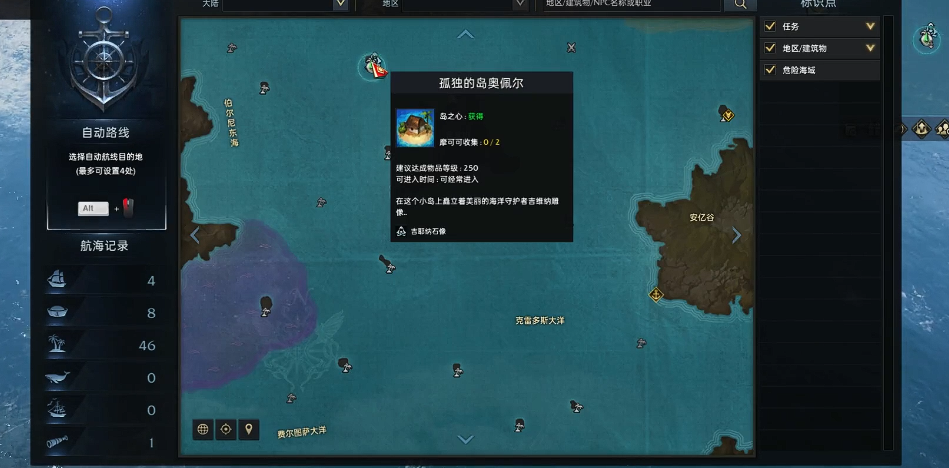Pan the map left with side arrow

tap(195, 236)
